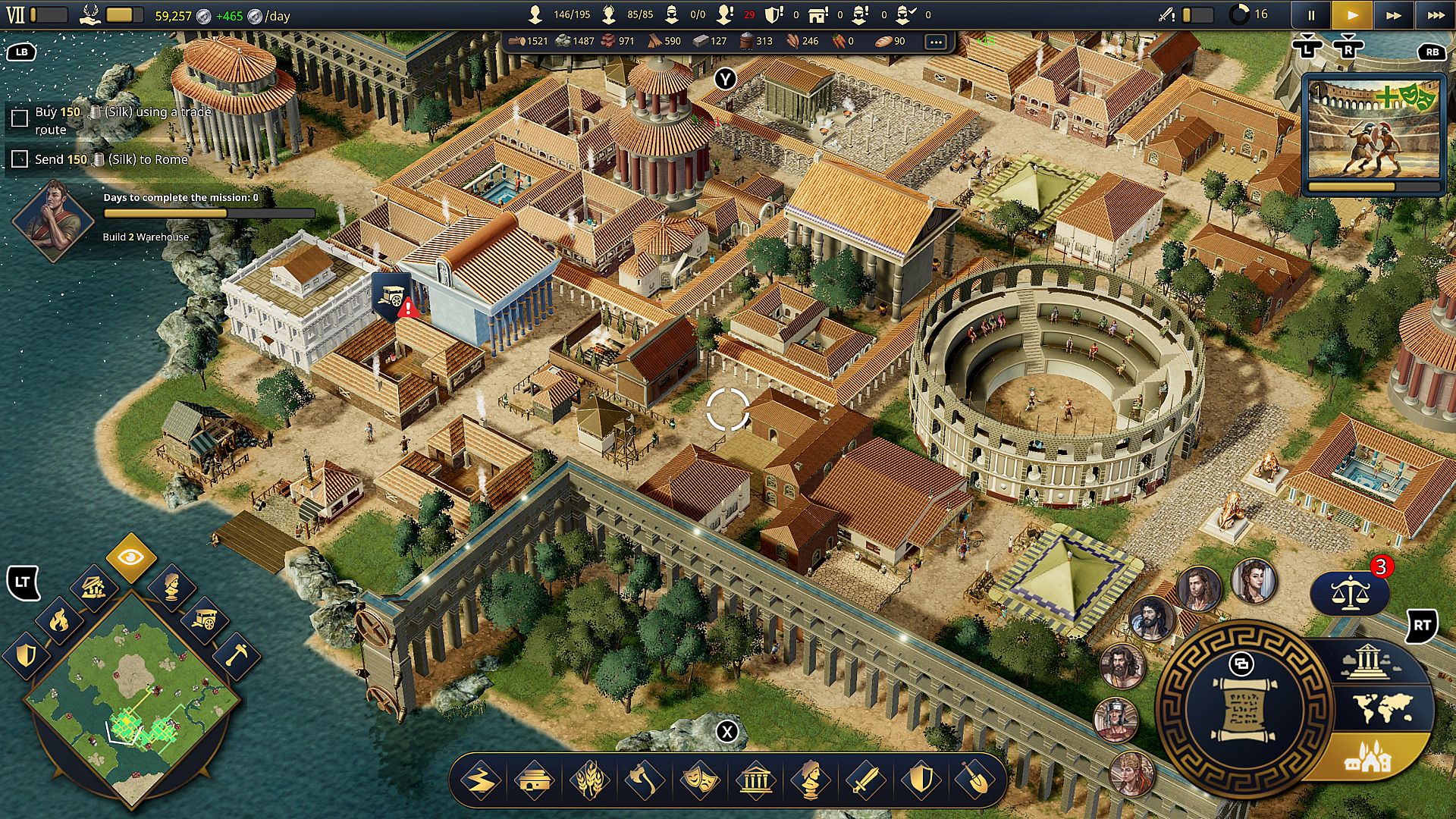
Task: Open the scroll in the Greek-key medallion
Action: 1242,709
